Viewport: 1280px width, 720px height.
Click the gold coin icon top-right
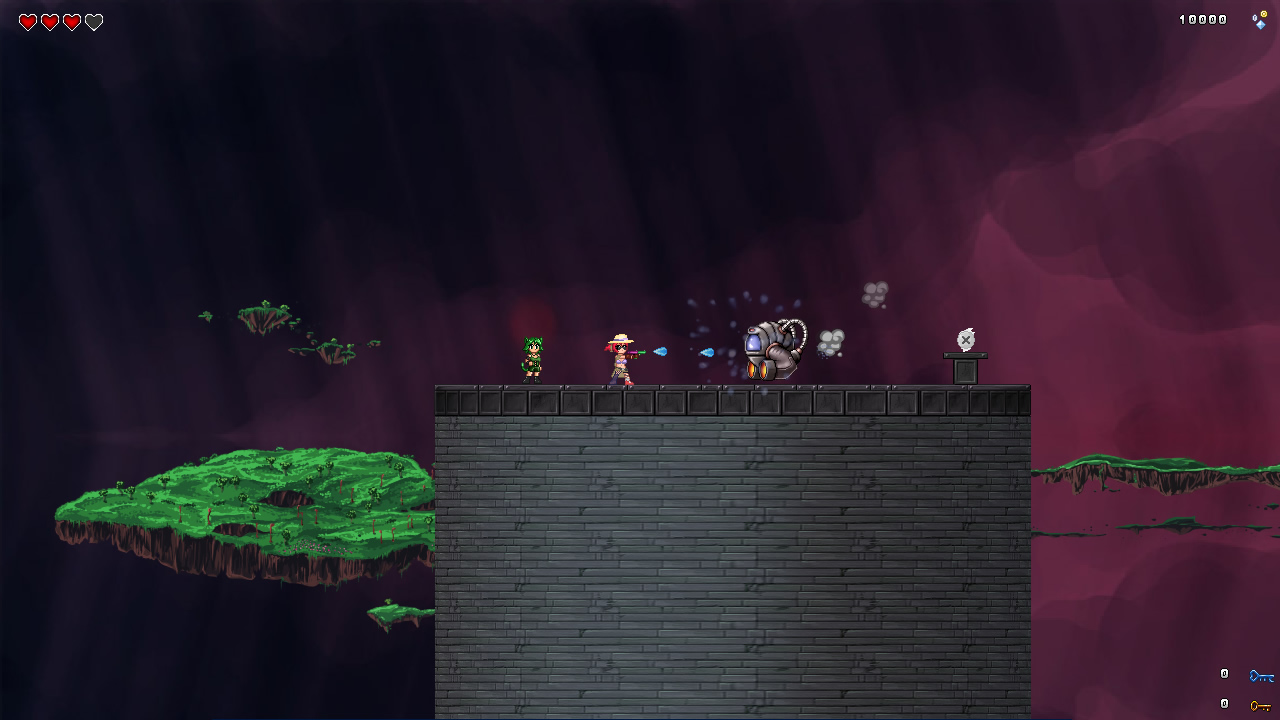(1265, 14)
